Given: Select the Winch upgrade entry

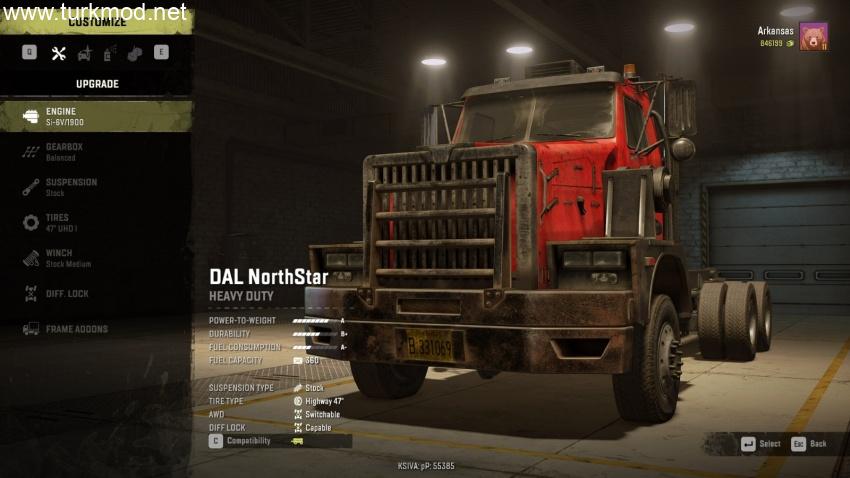Looking at the screenshot, I should (96, 258).
